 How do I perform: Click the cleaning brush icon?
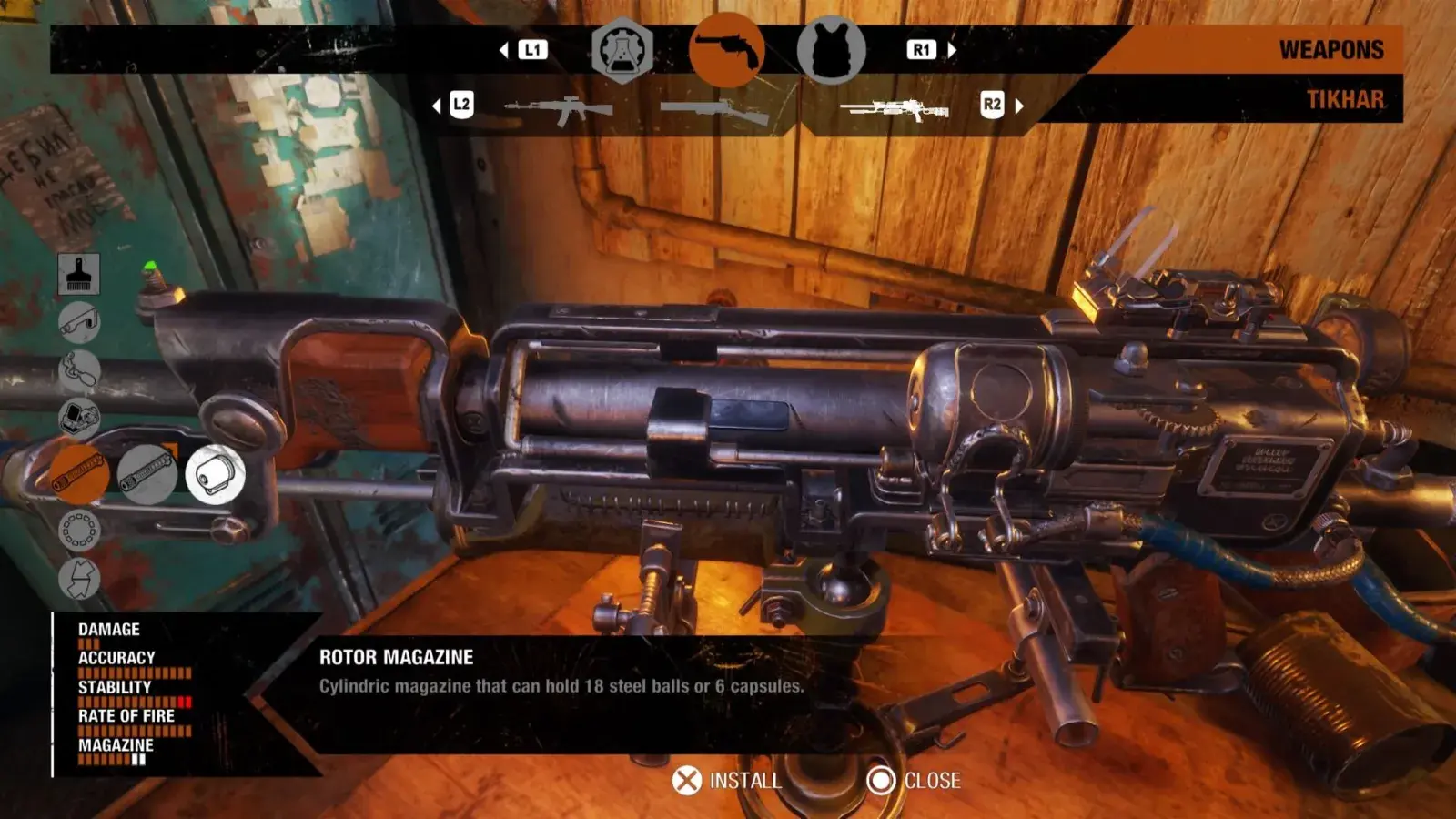(x=79, y=273)
